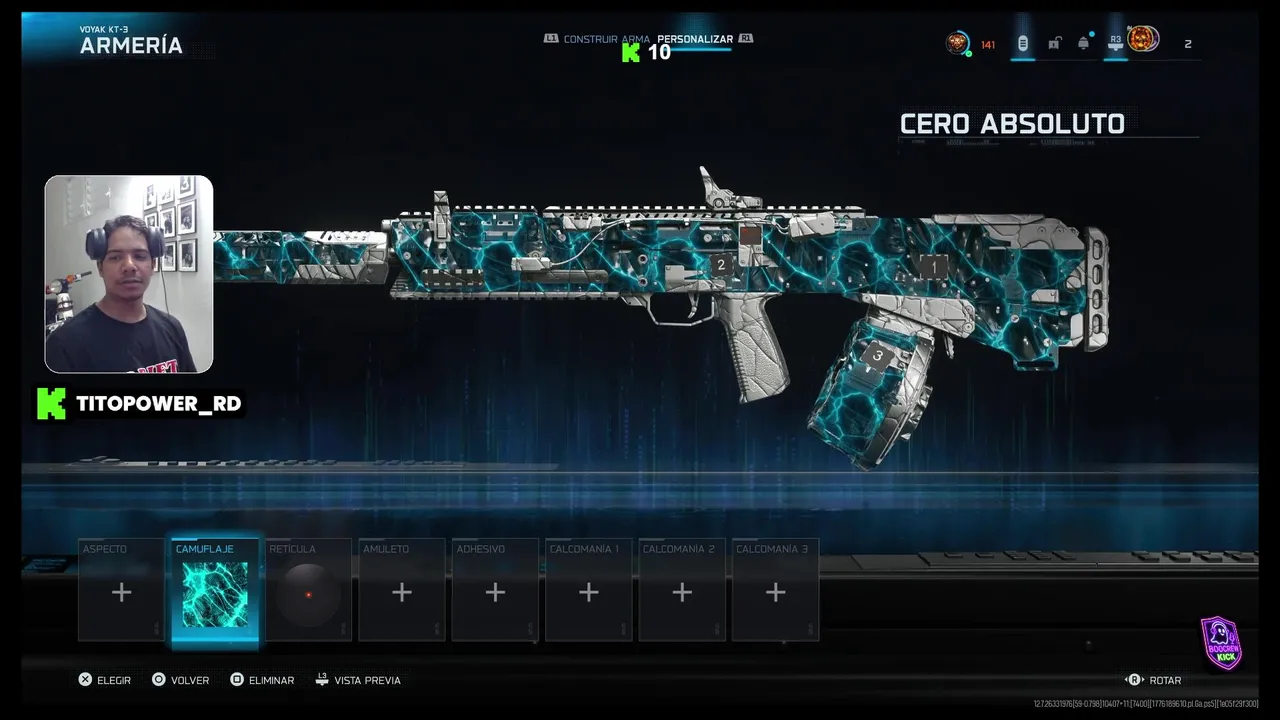
Task: Switch to the Personalizar tab
Action: pos(695,39)
